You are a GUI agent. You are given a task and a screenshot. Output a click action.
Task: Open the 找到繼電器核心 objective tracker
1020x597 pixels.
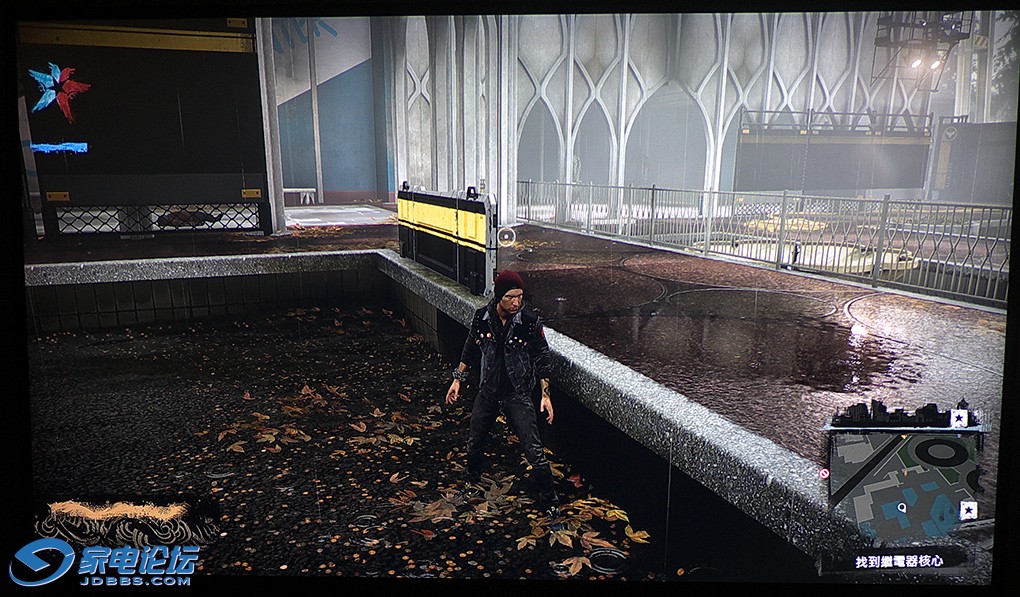tap(898, 561)
